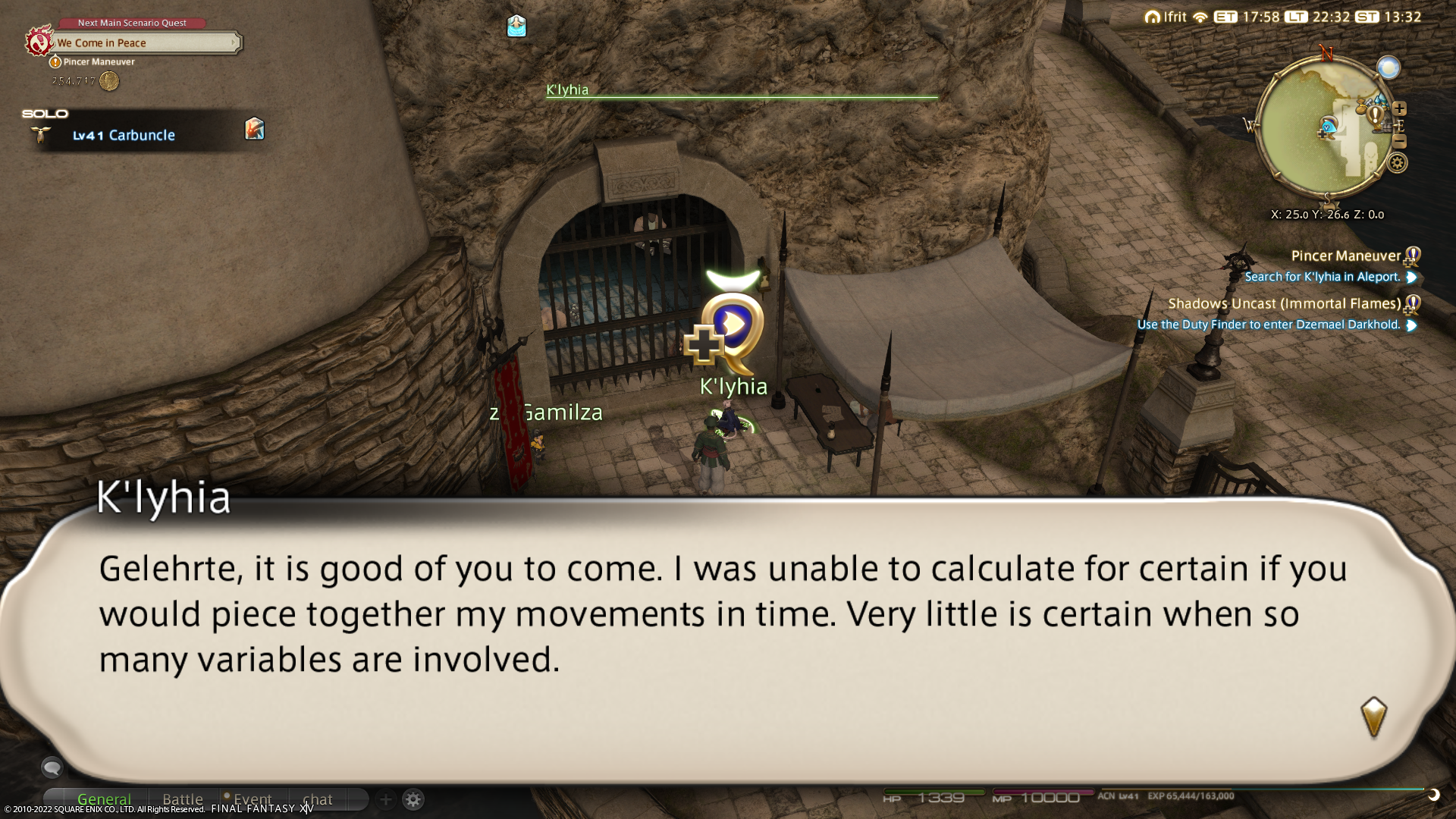
Task: Switch to the Event chat tab
Action: tap(252, 799)
